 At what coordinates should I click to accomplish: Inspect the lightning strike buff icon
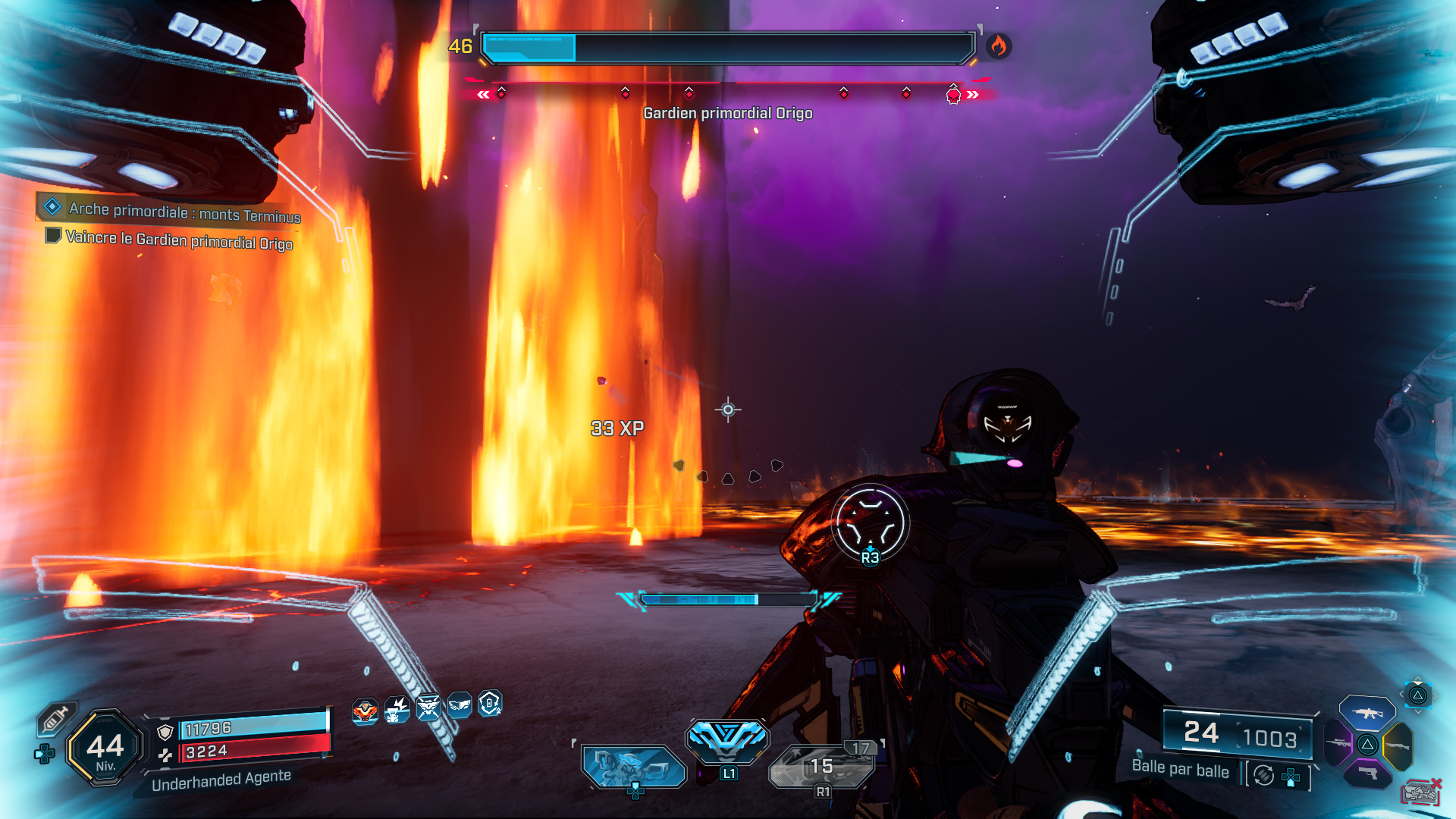click(397, 710)
